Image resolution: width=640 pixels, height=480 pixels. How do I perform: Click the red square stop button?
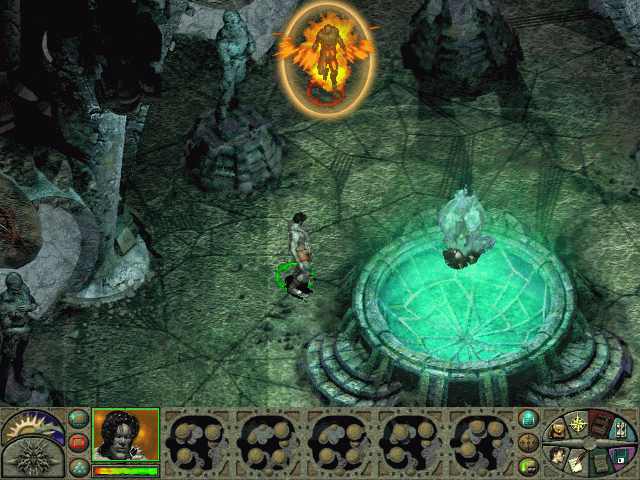pyautogui.click(x=78, y=441)
